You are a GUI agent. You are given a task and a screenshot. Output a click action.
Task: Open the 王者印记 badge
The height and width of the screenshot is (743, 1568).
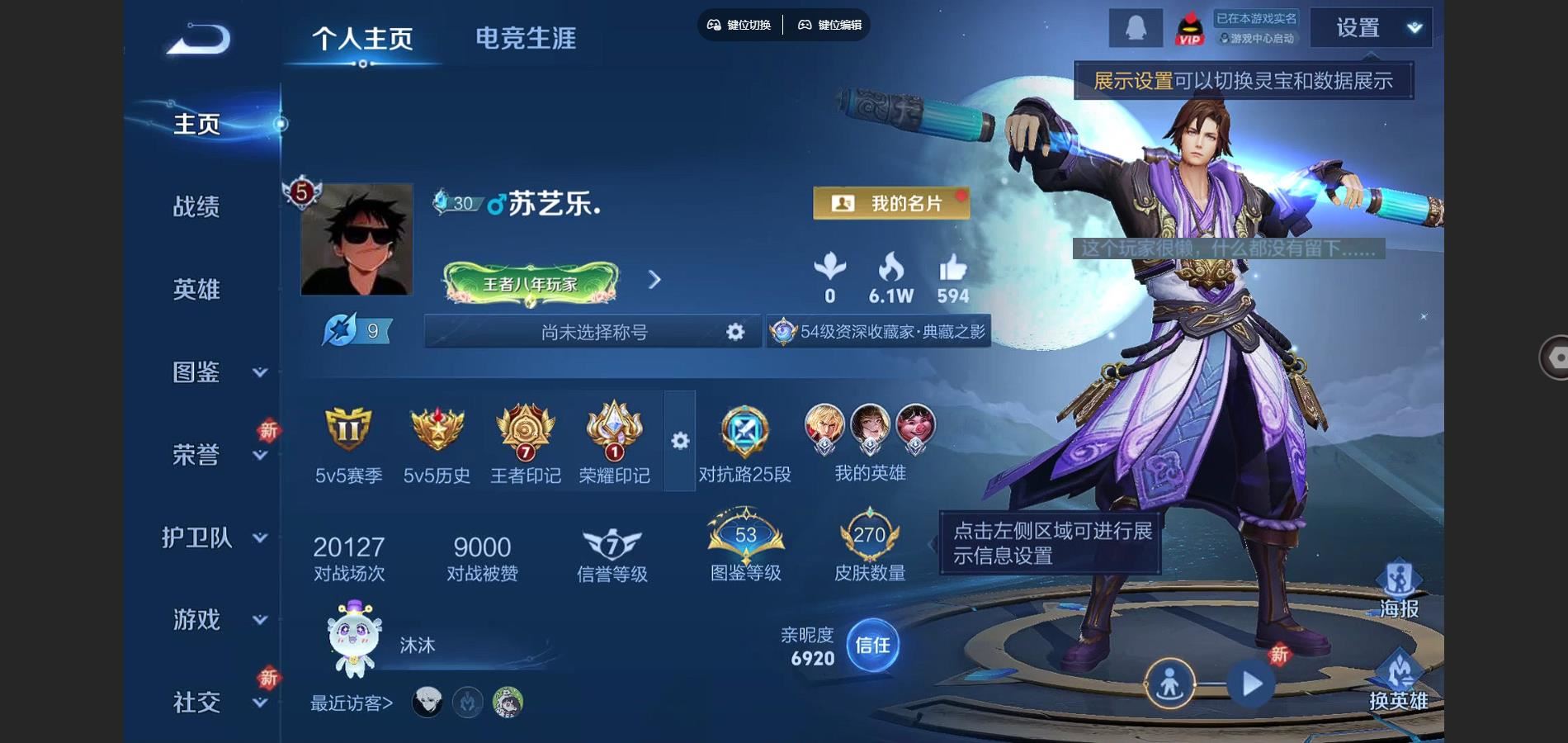[525, 443]
